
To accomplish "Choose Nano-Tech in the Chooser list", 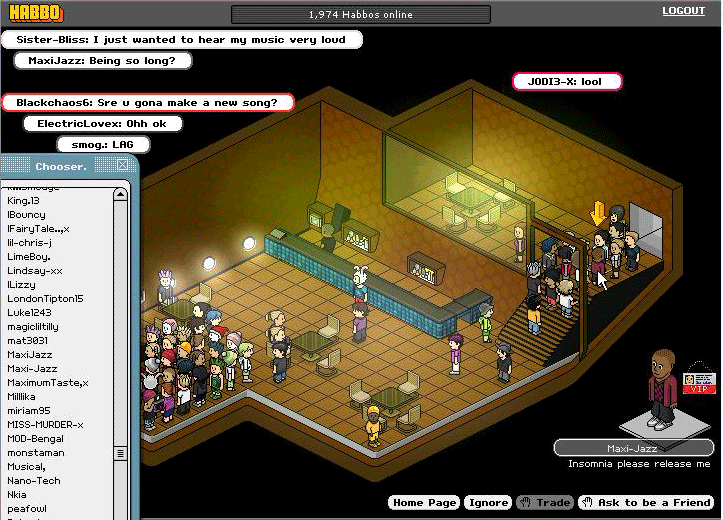I will click(33, 481).
